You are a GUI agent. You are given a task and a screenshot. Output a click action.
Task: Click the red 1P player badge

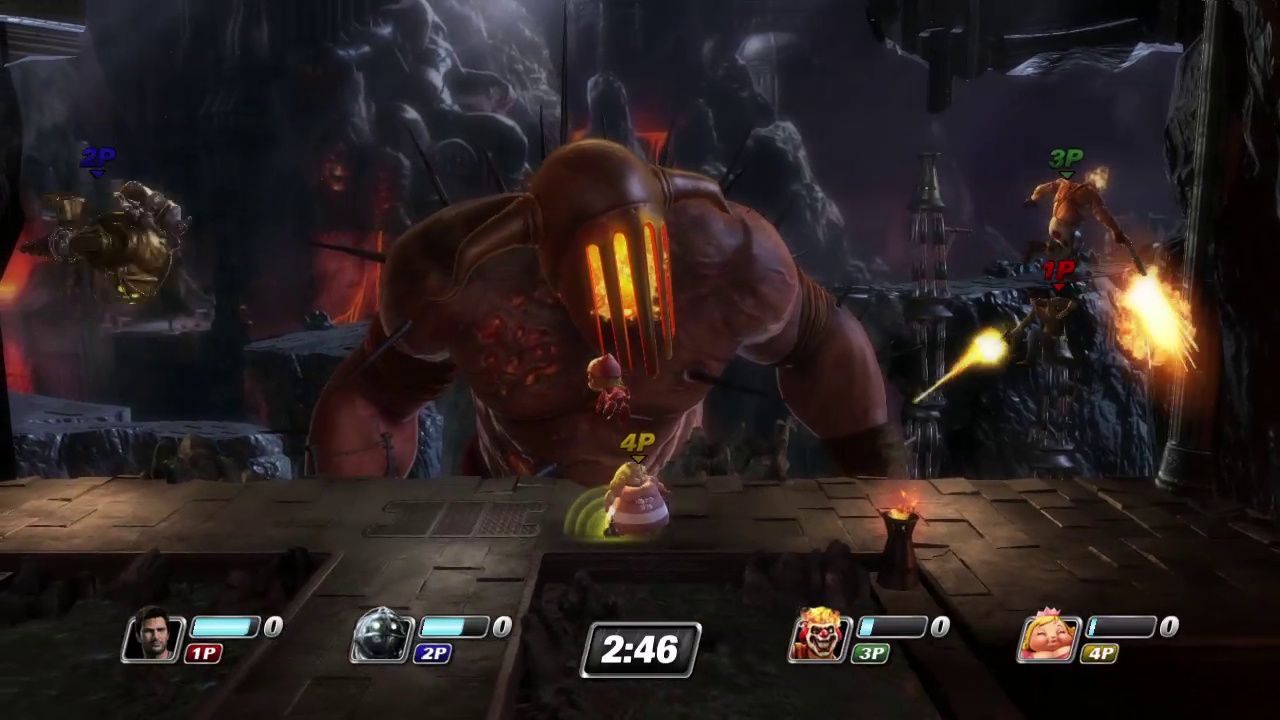(x=203, y=653)
